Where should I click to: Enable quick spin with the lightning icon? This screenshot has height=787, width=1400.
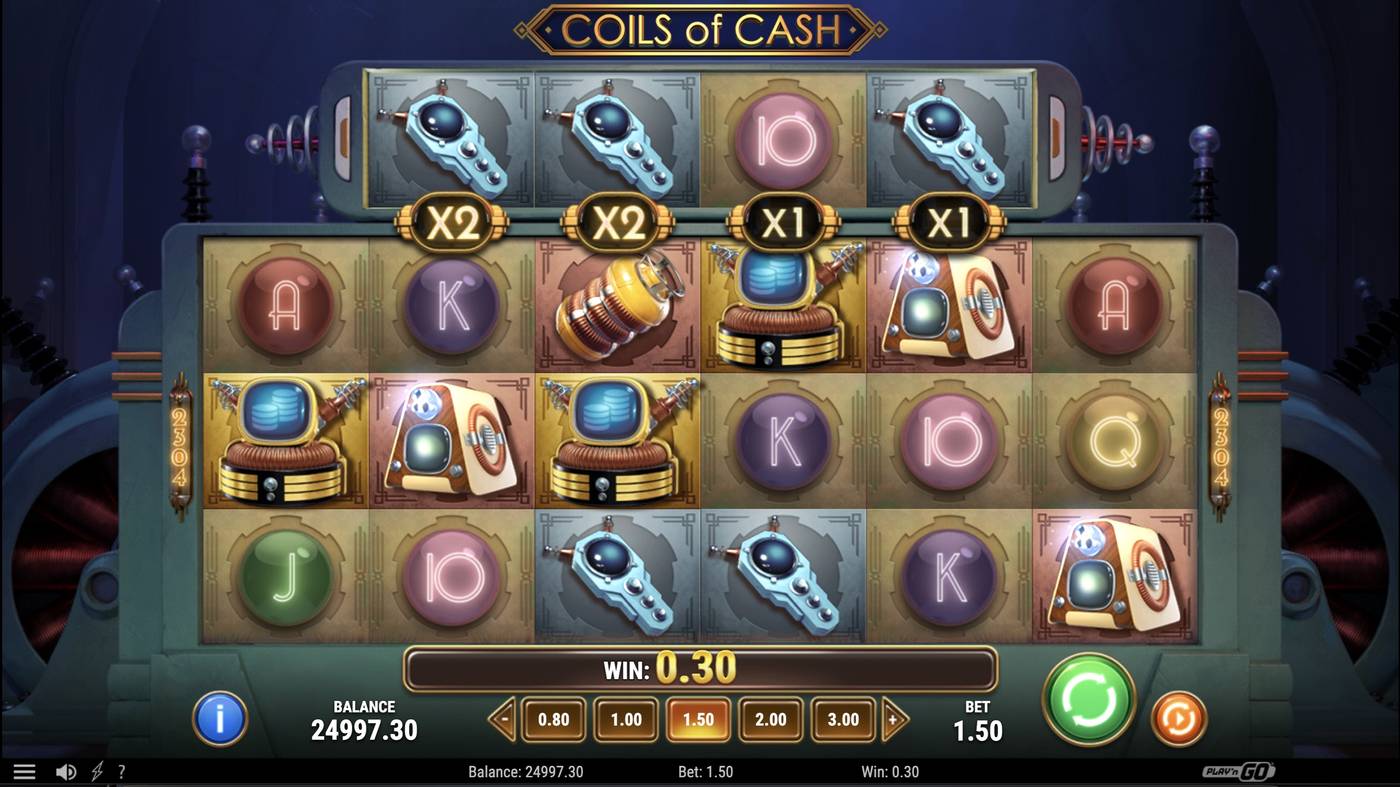click(x=94, y=771)
